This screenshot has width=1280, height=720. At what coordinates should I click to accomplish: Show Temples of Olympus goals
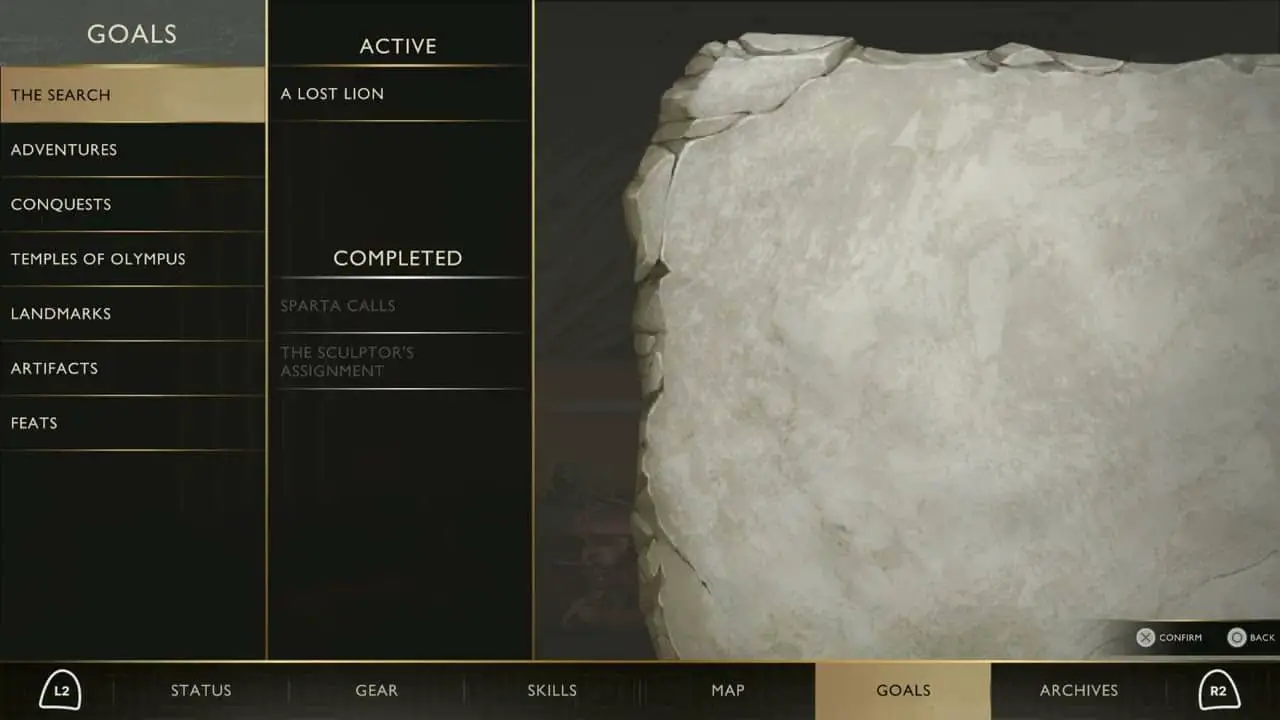tap(132, 259)
